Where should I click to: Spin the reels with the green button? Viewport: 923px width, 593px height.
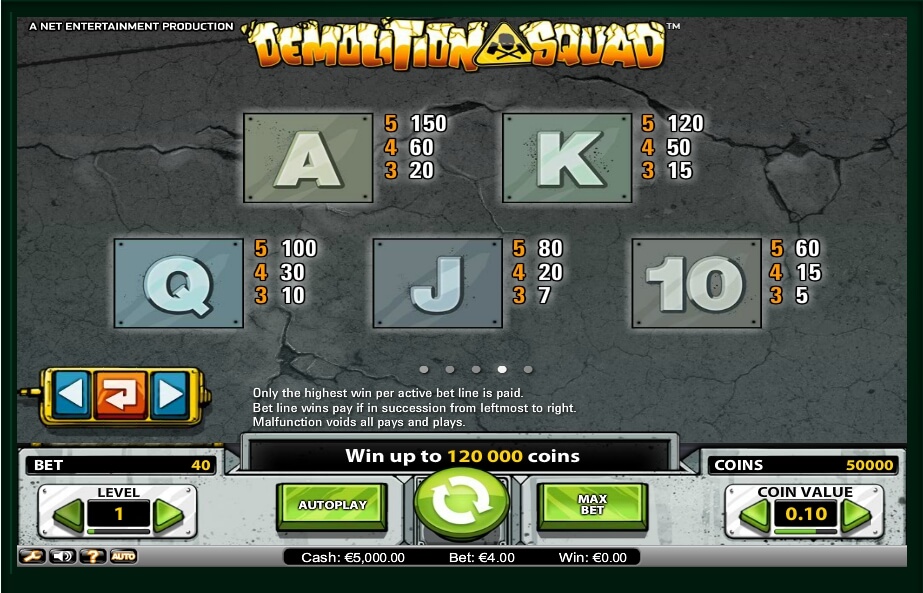(461, 503)
